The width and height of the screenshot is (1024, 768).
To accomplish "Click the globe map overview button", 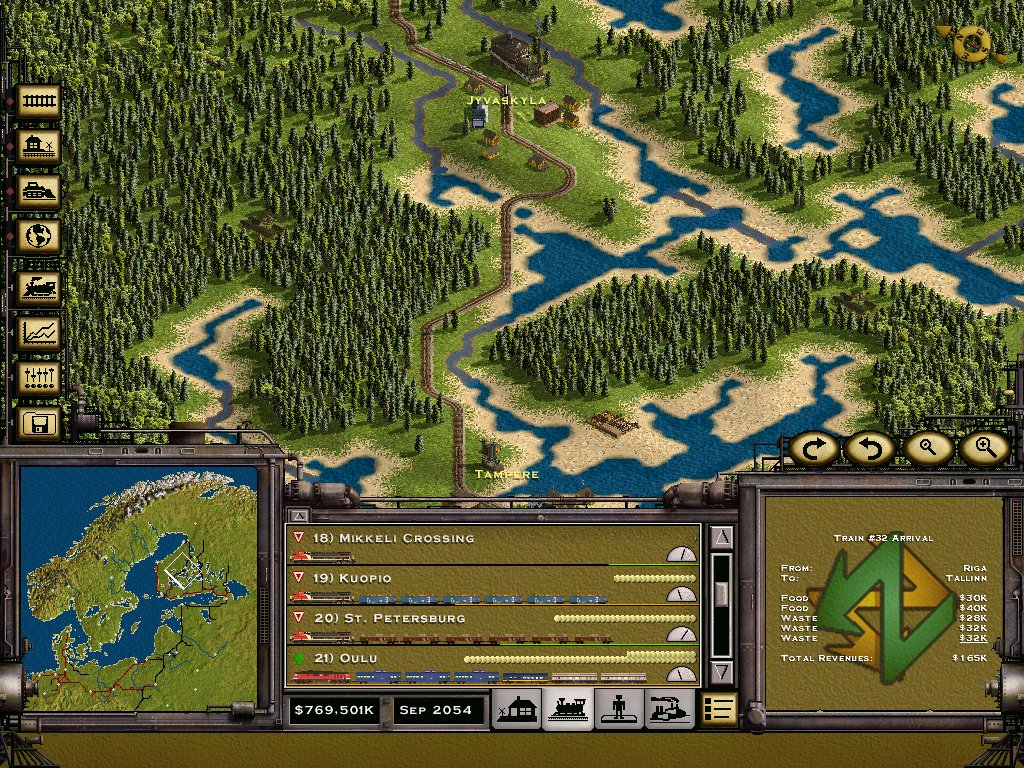I will 38,237.
